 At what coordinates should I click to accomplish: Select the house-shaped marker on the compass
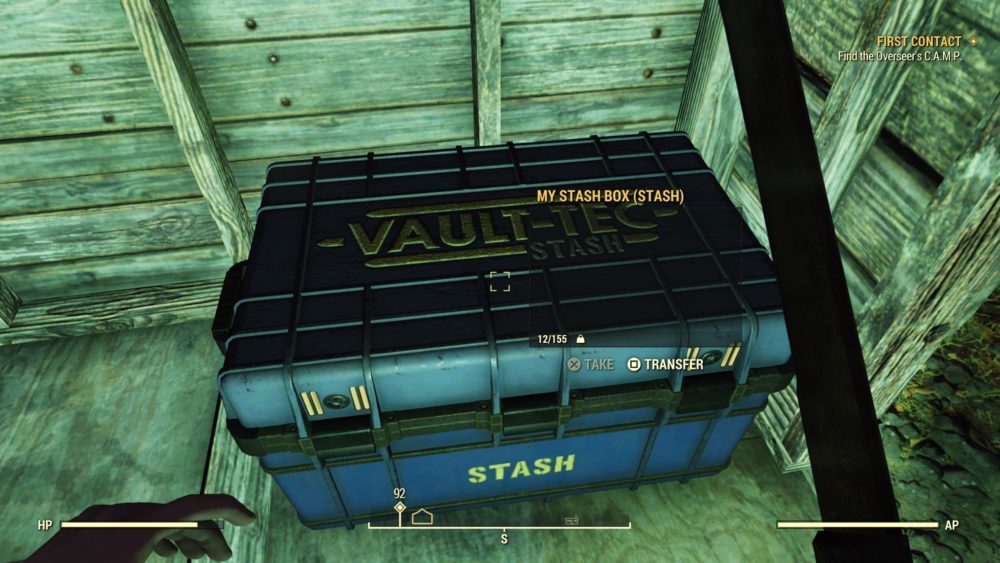coord(421,518)
